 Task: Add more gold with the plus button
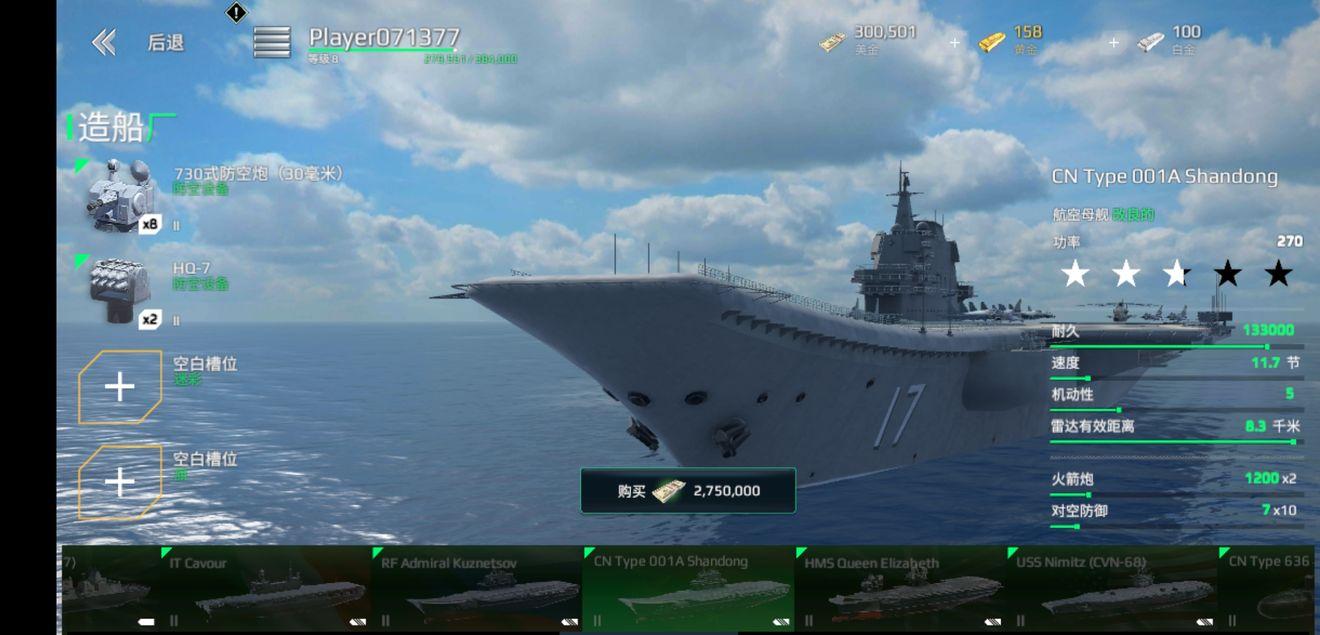(1113, 43)
